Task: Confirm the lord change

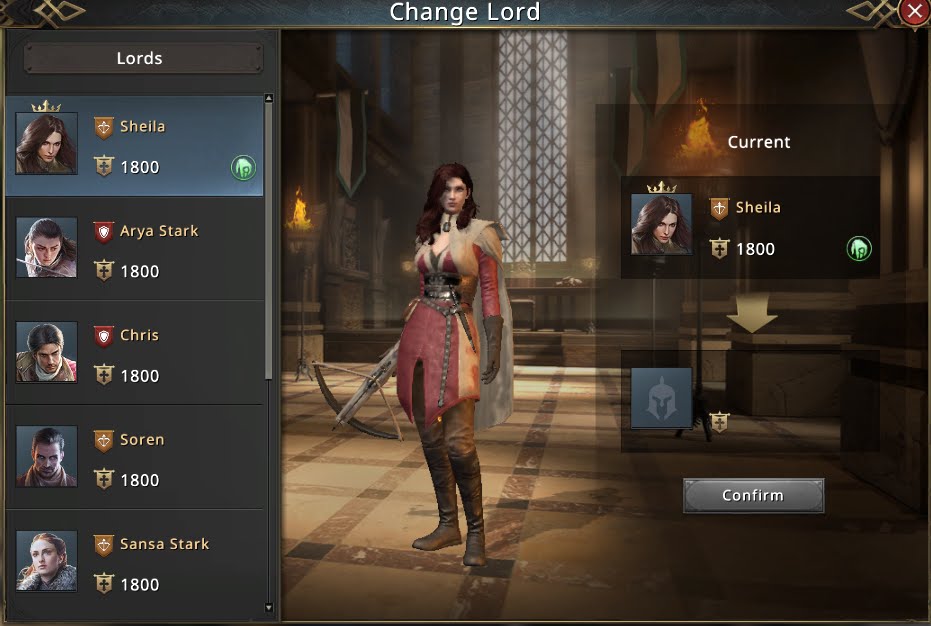Action: [753, 496]
